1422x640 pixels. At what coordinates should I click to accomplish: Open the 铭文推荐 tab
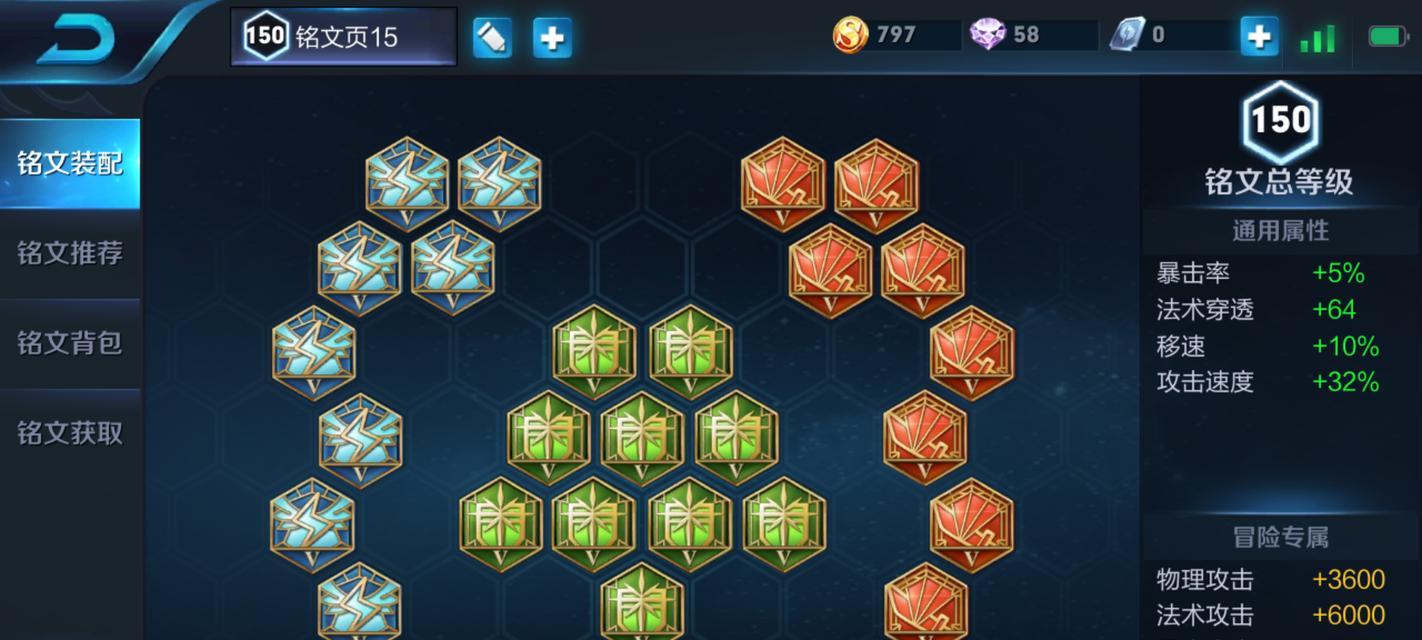(x=70, y=253)
